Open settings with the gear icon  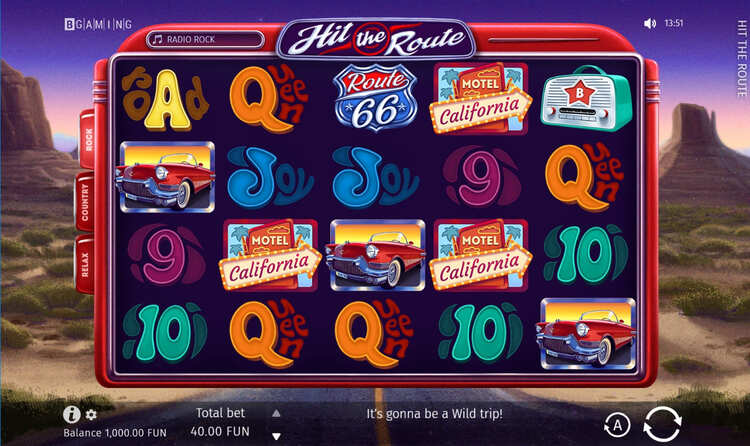pyautogui.click(x=91, y=414)
